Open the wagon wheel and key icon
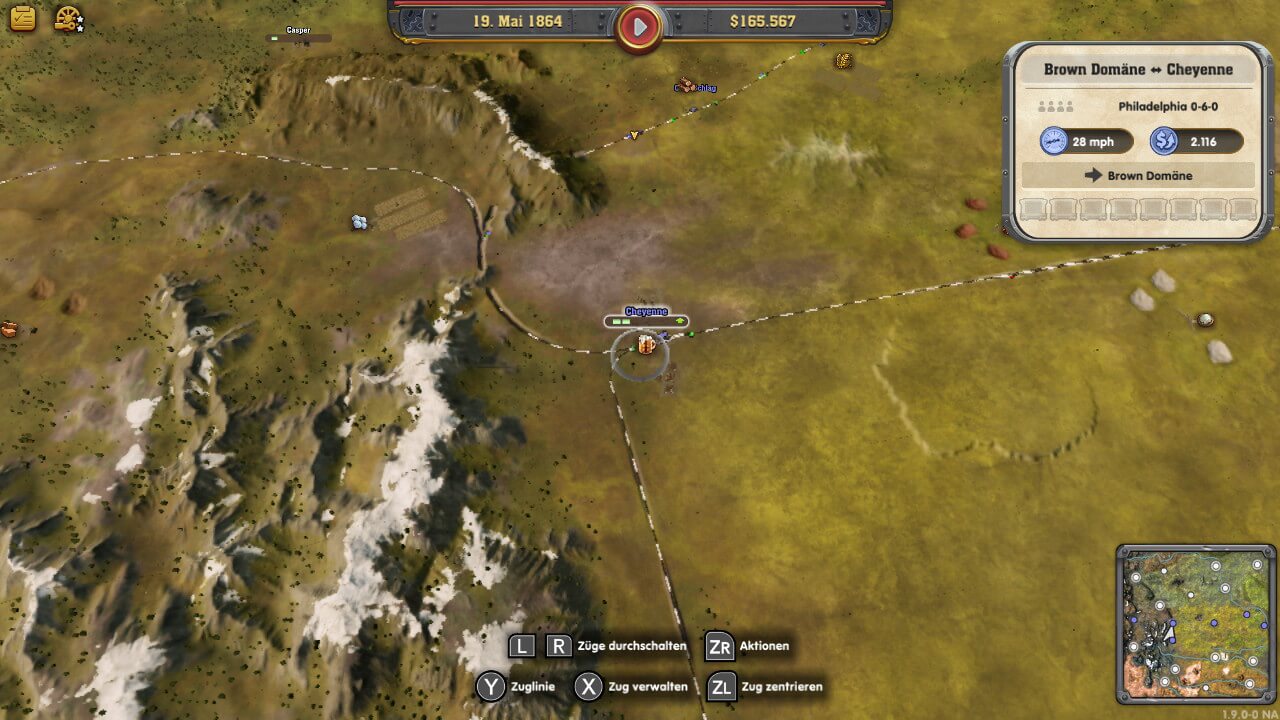This screenshot has height=720, width=1280. pyautogui.click(x=68, y=19)
